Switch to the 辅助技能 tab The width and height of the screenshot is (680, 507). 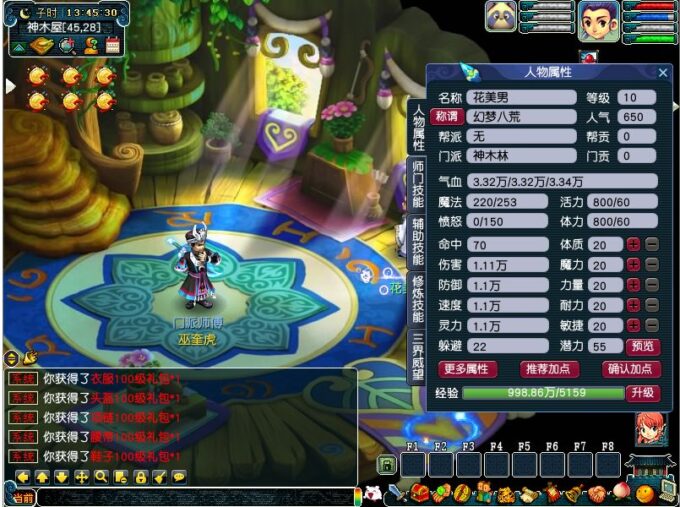point(418,240)
